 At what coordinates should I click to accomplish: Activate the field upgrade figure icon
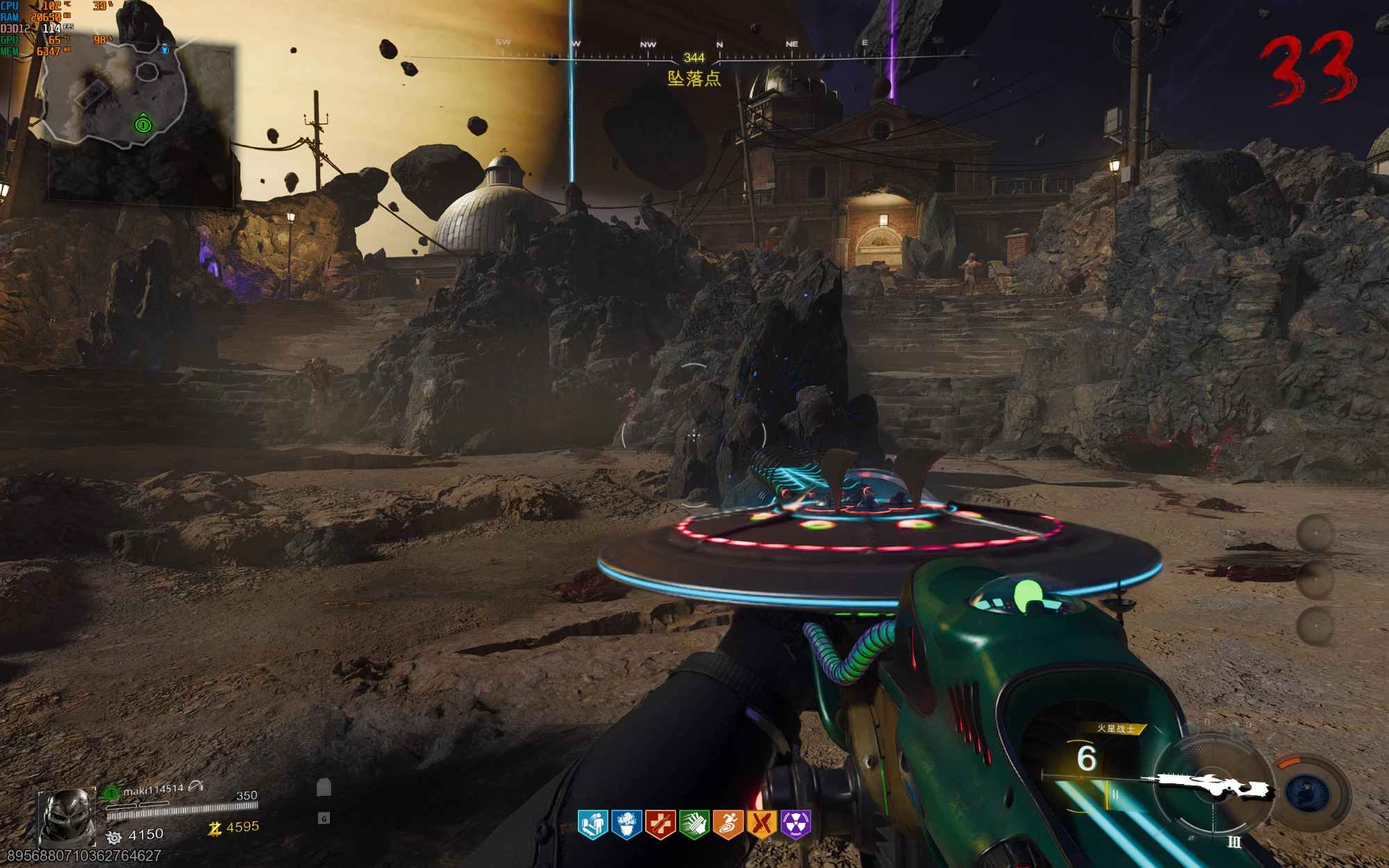click(1307, 793)
